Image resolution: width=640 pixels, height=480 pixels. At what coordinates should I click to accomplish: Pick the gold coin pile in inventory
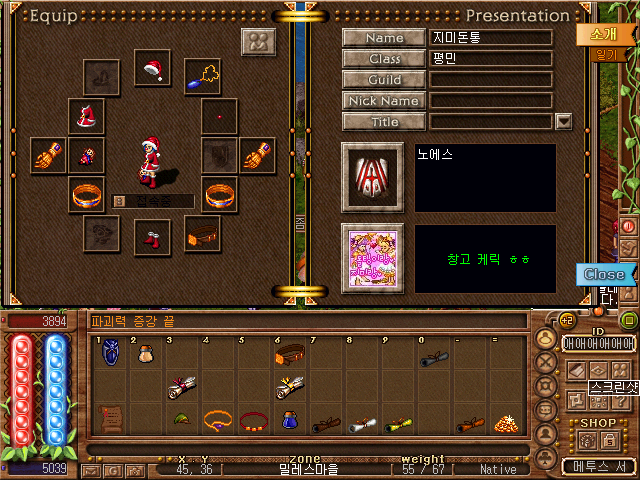tap(505, 421)
